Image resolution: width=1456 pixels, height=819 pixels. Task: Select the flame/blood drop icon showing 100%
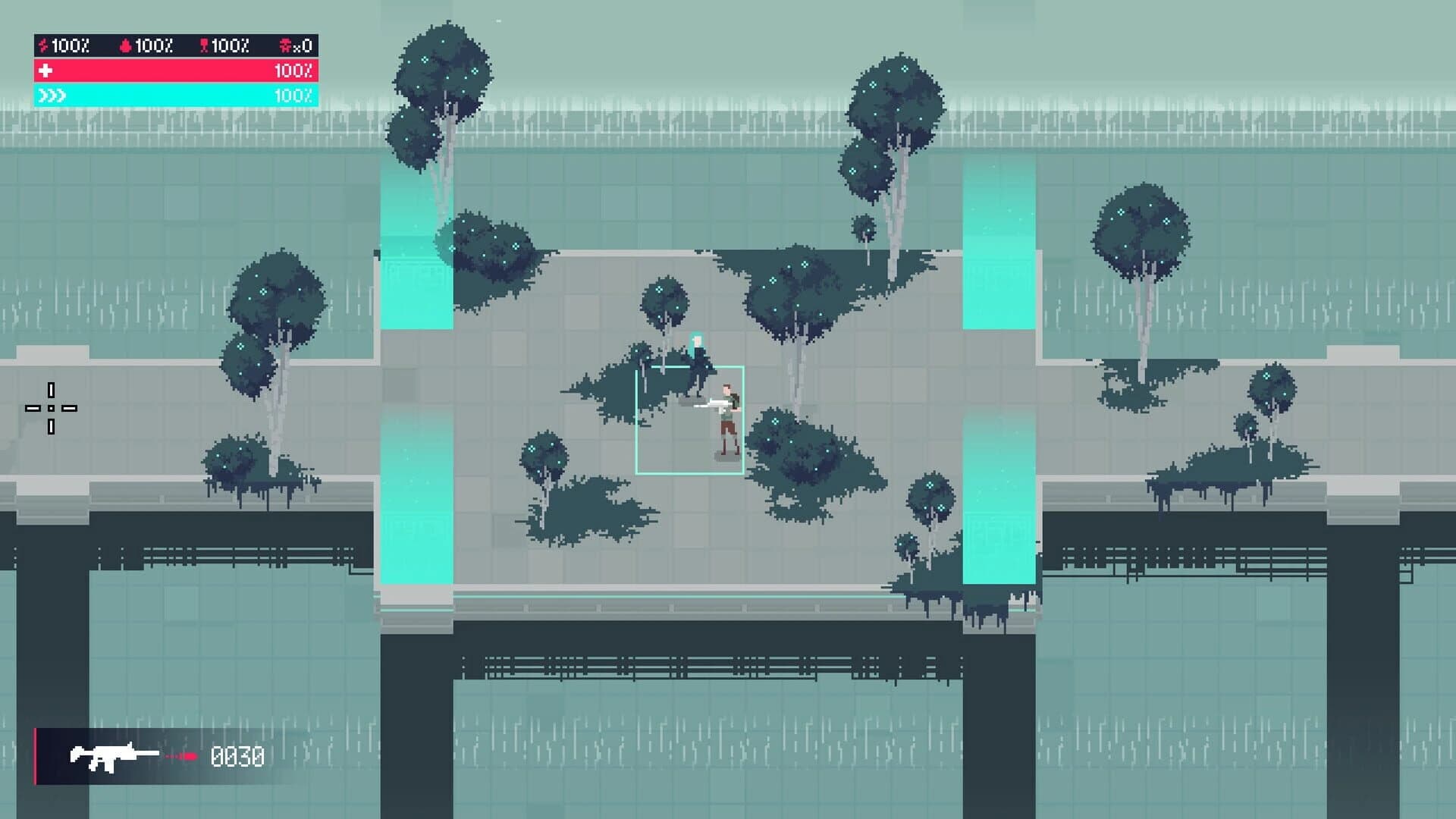[x=125, y=45]
